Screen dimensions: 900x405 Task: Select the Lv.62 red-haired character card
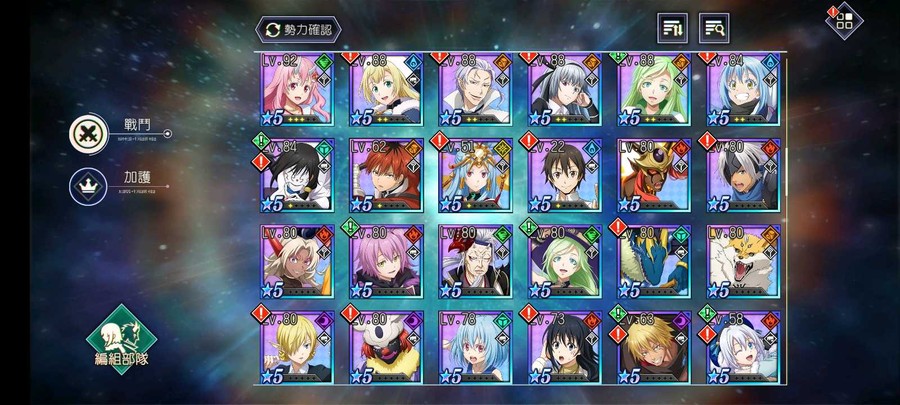pos(386,176)
